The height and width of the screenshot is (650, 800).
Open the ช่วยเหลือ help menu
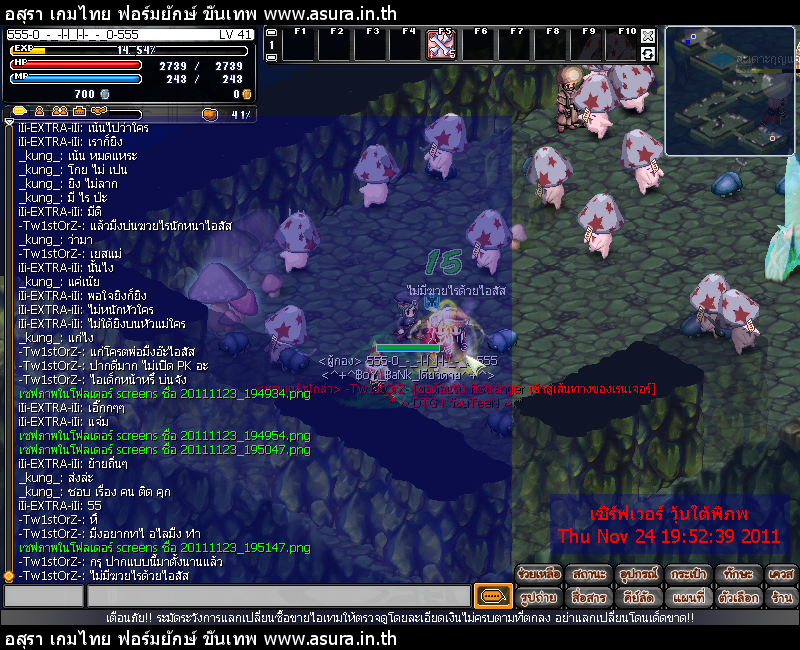pos(539,574)
